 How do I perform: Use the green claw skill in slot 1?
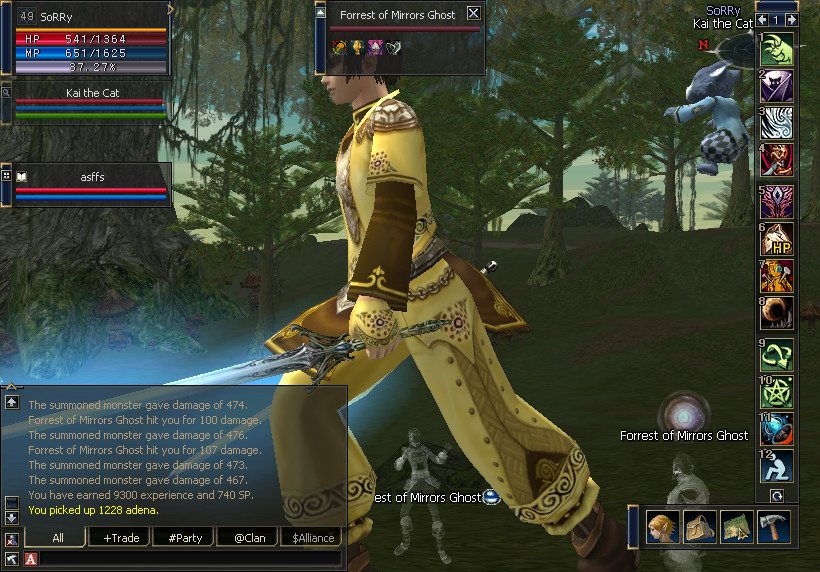click(777, 49)
